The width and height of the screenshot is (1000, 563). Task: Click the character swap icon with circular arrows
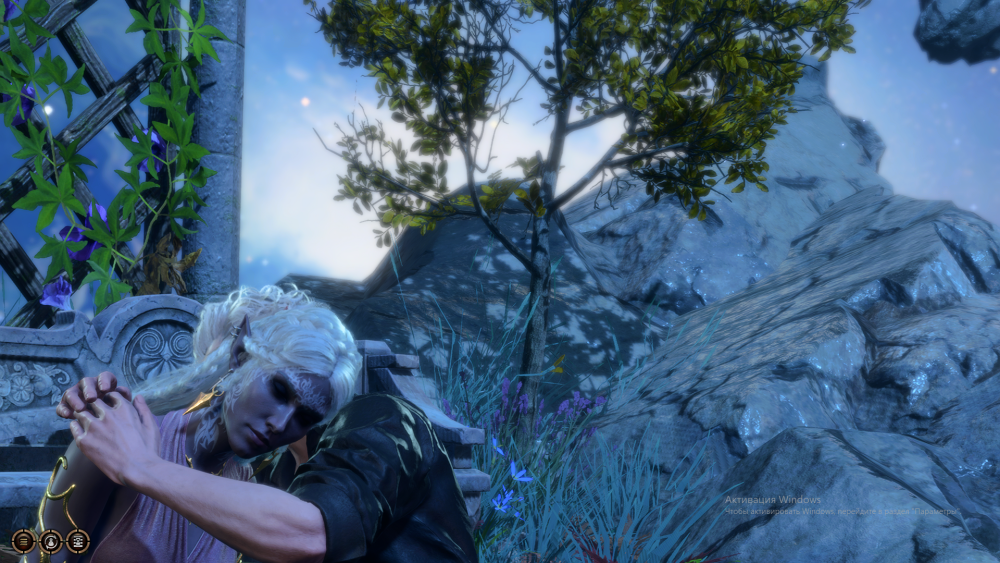[x=50, y=541]
